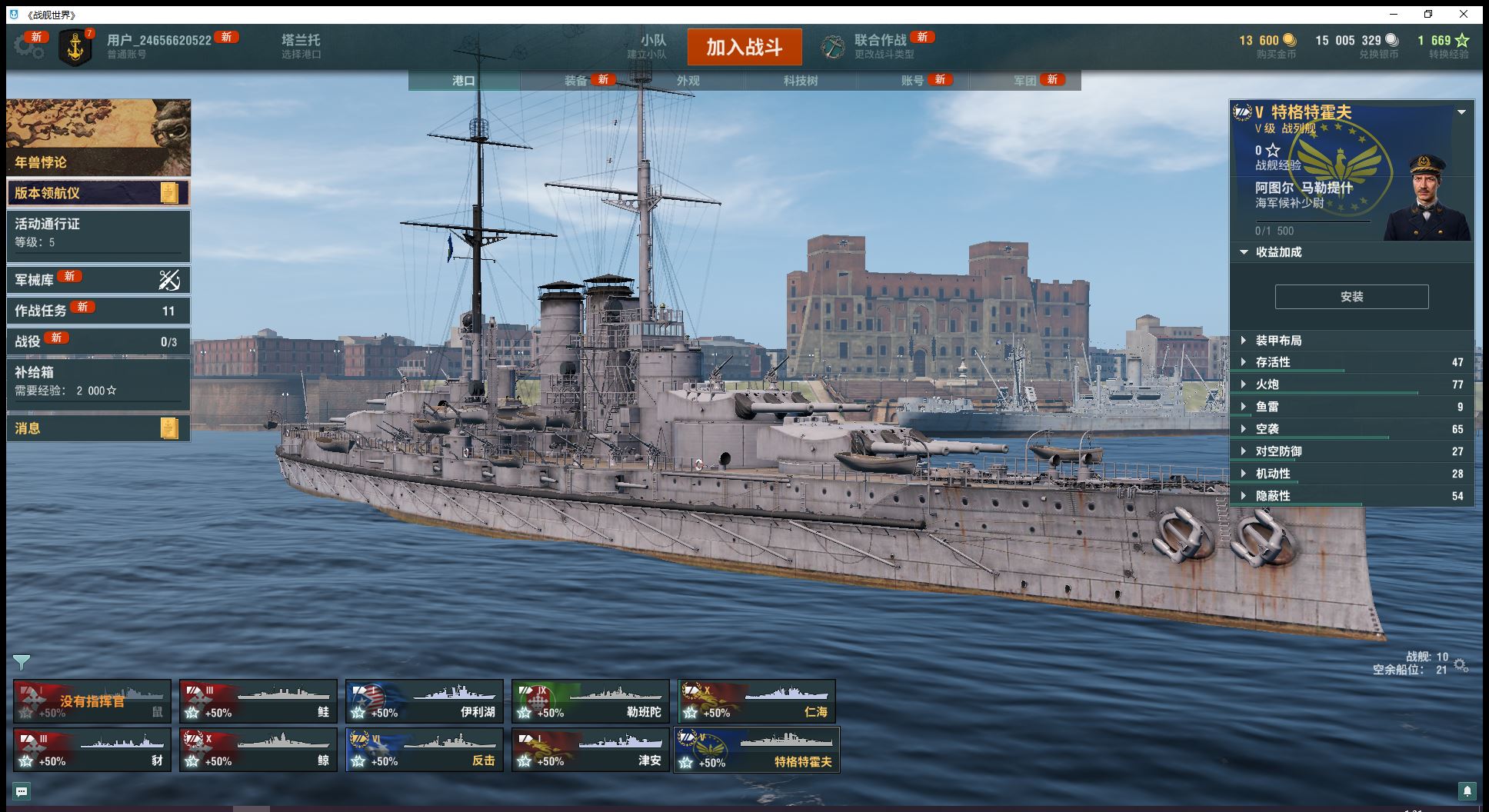Create a division via 小队
This screenshot has width=1489, height=812.
653,45
